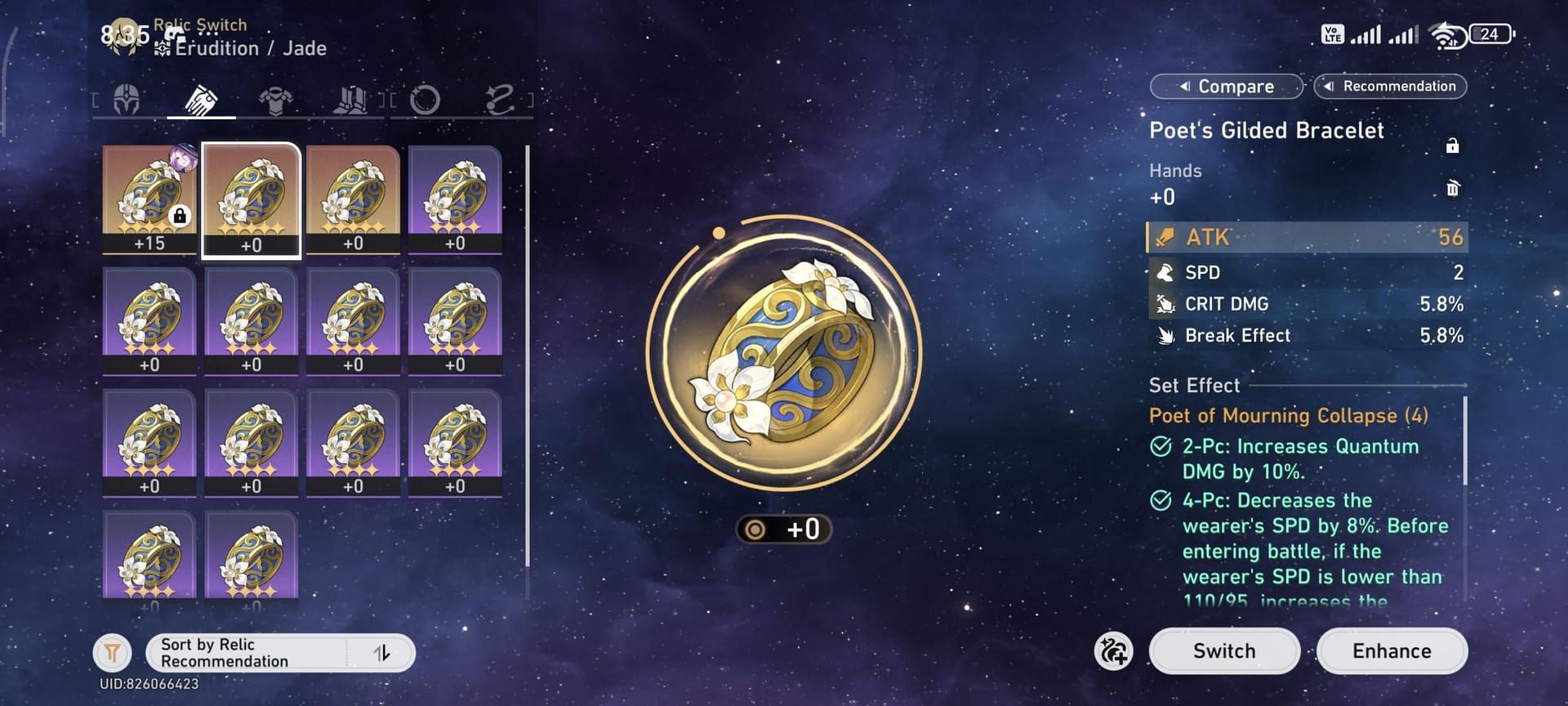Screen dimensions: 1568x706
Task: Switch to the Feet boots tab
Action: click(350, 101)
